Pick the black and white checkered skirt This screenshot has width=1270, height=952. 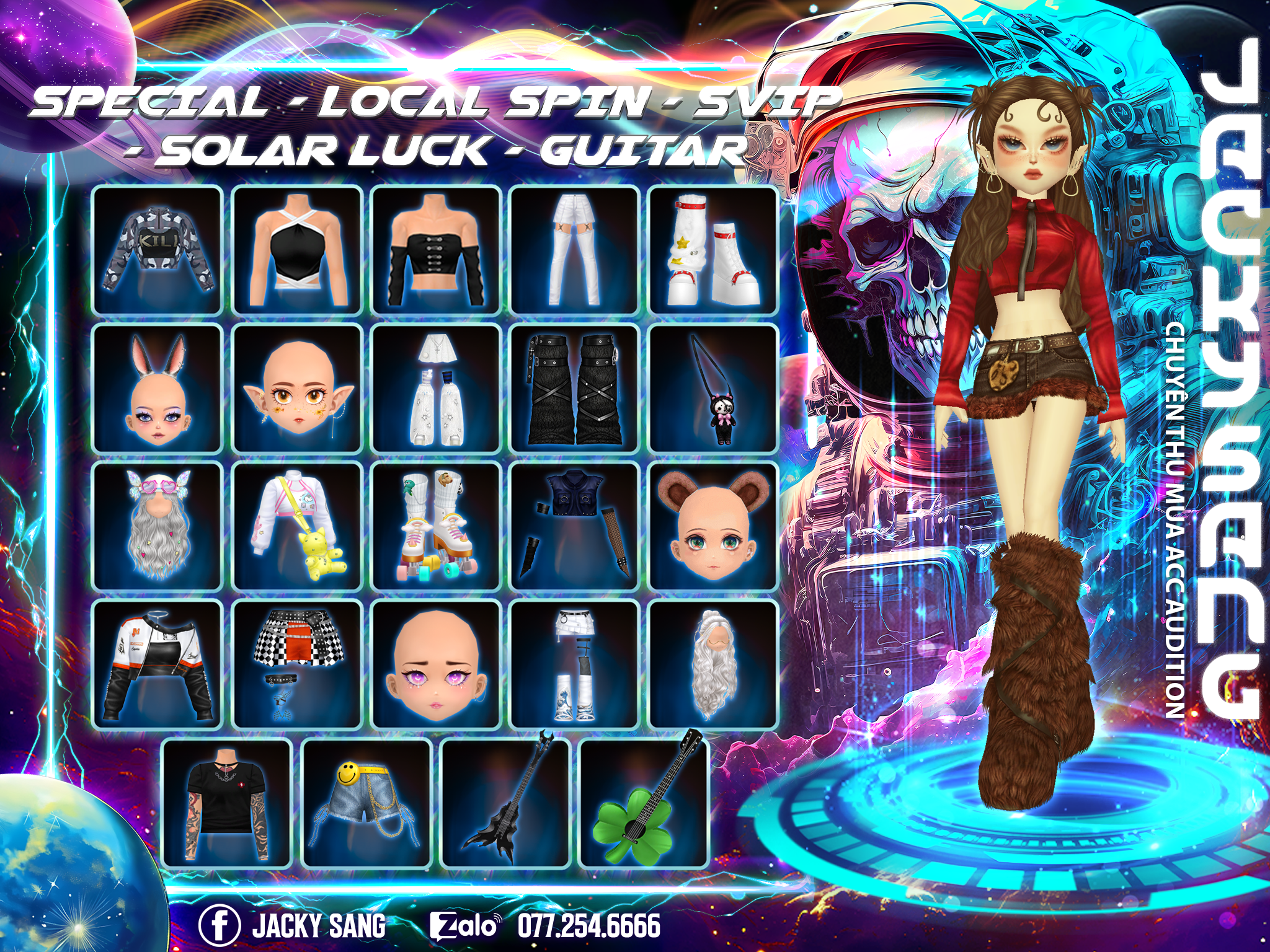point(297,664)
